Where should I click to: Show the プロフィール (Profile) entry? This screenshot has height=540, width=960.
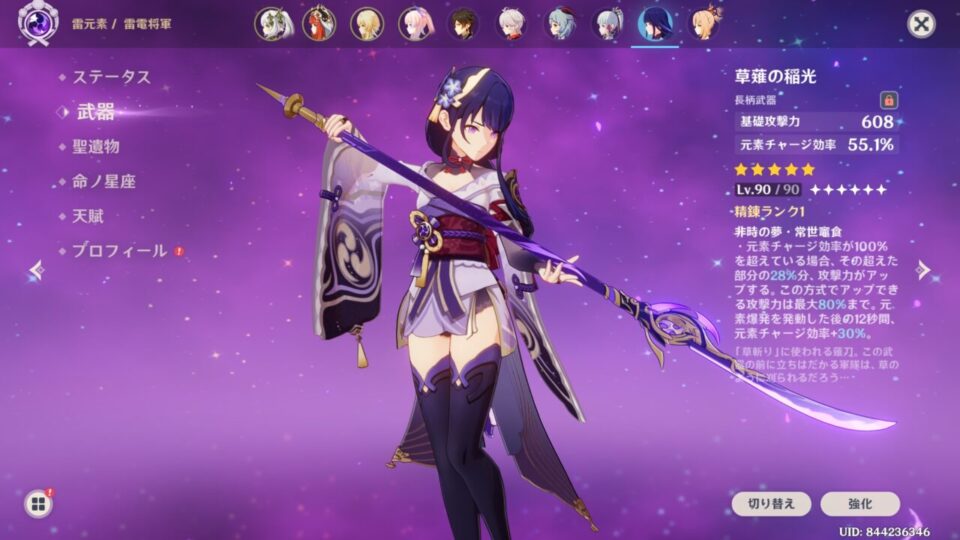pyautogui.click(x=119, y=251)
